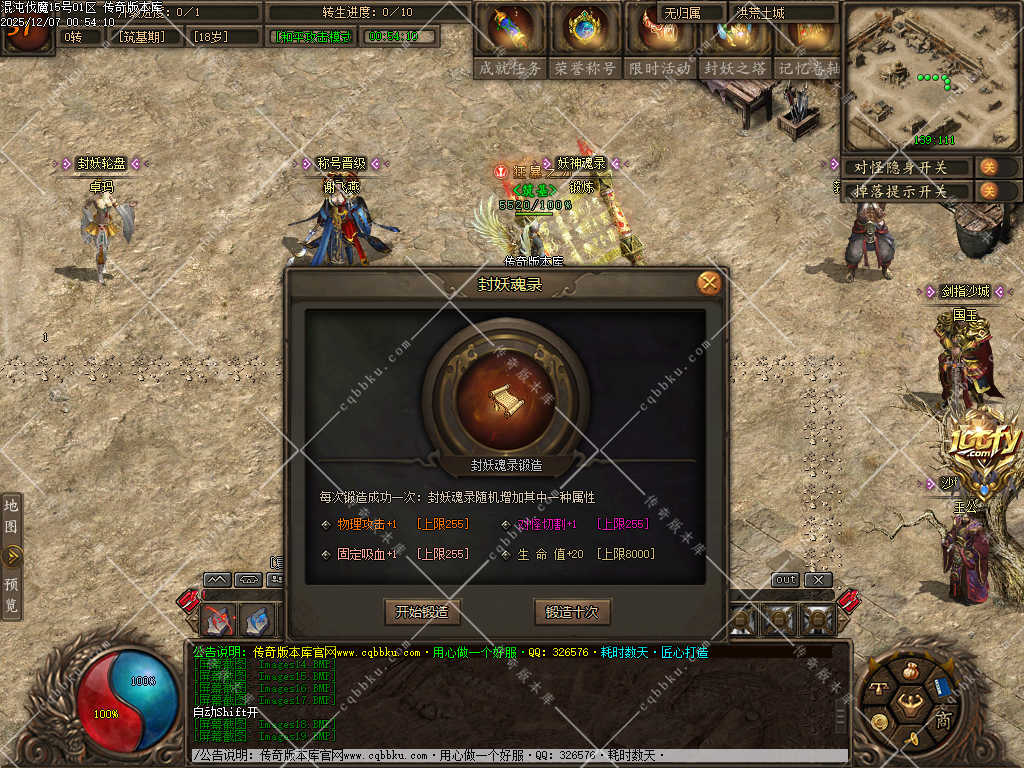Toggle the 掉落提示开关 drop notice switch
Viewport: 1024px width, 768px height.
[988, 190]
